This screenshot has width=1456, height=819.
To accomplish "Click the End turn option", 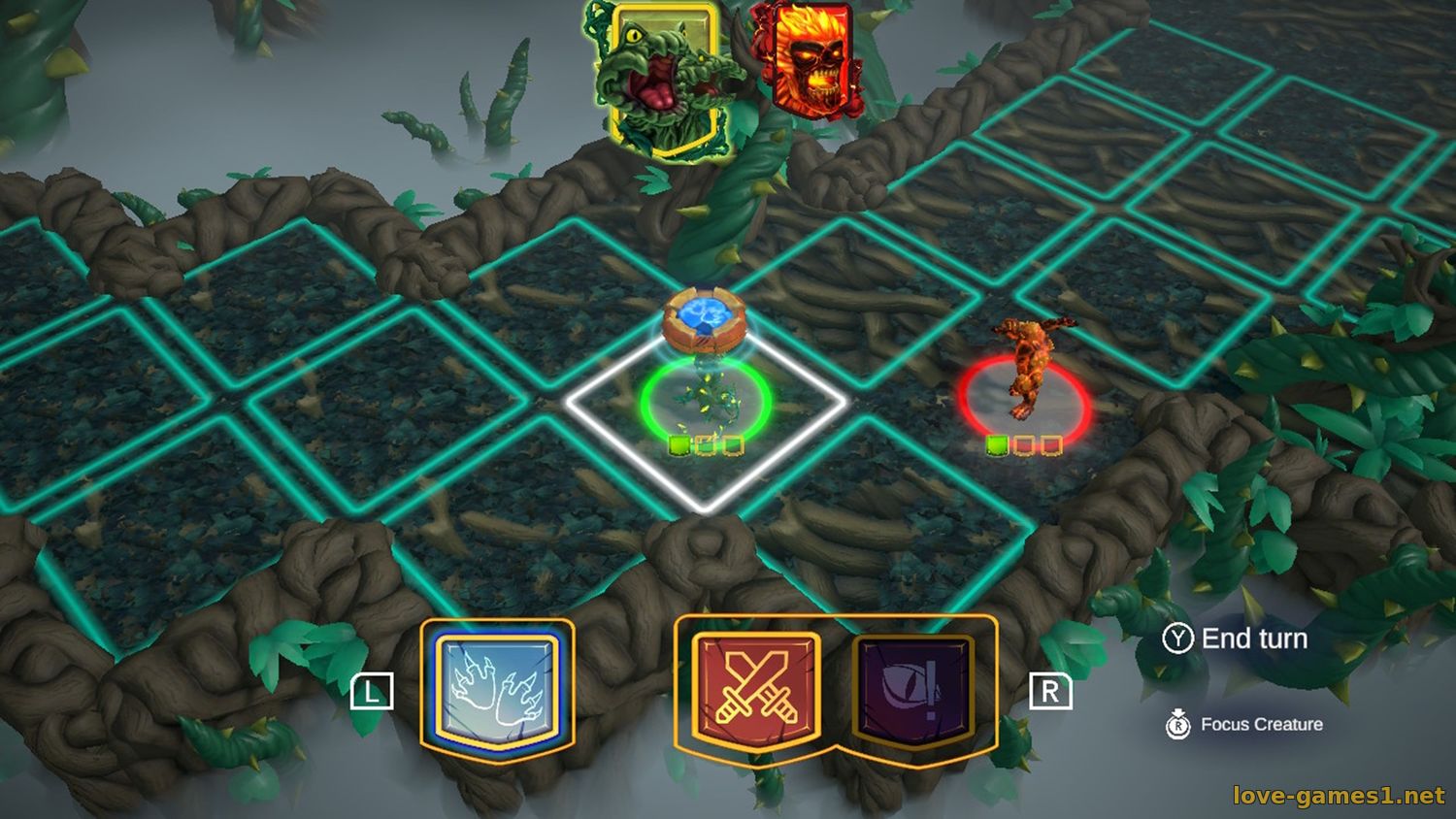I will pos(1253,639).
